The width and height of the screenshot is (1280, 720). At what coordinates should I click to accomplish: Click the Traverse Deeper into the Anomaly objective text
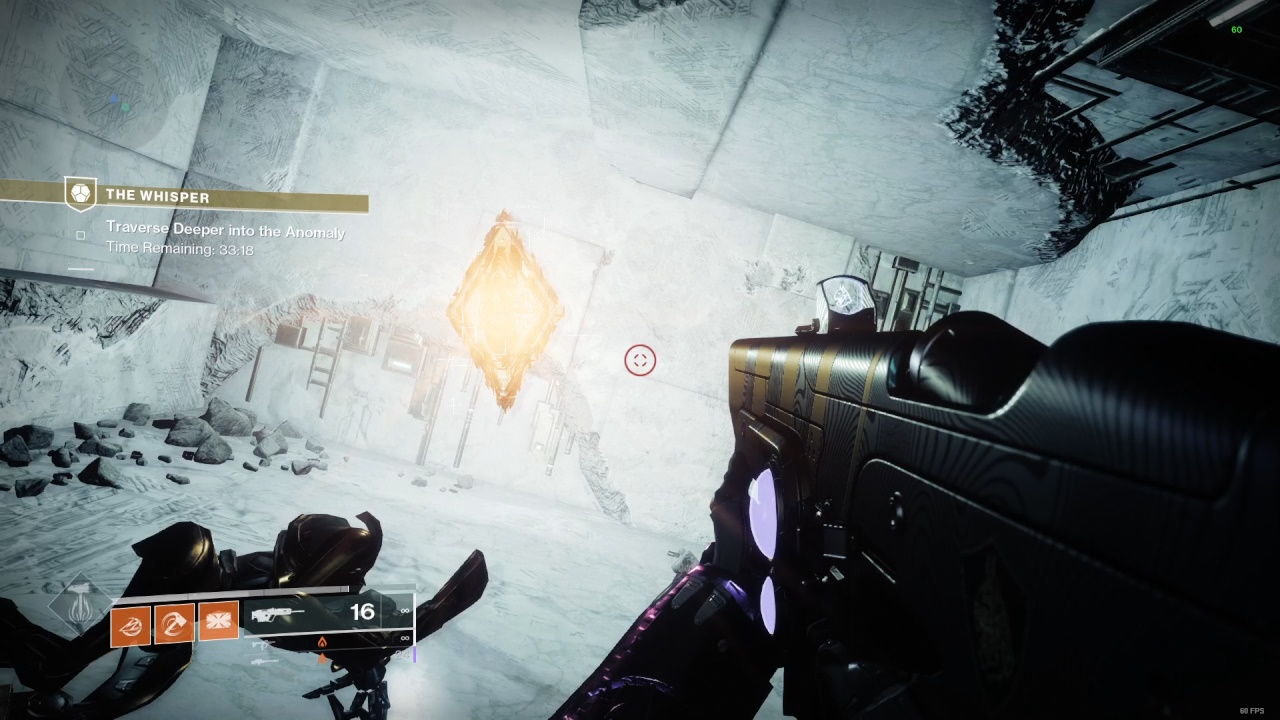click(225, 230)
